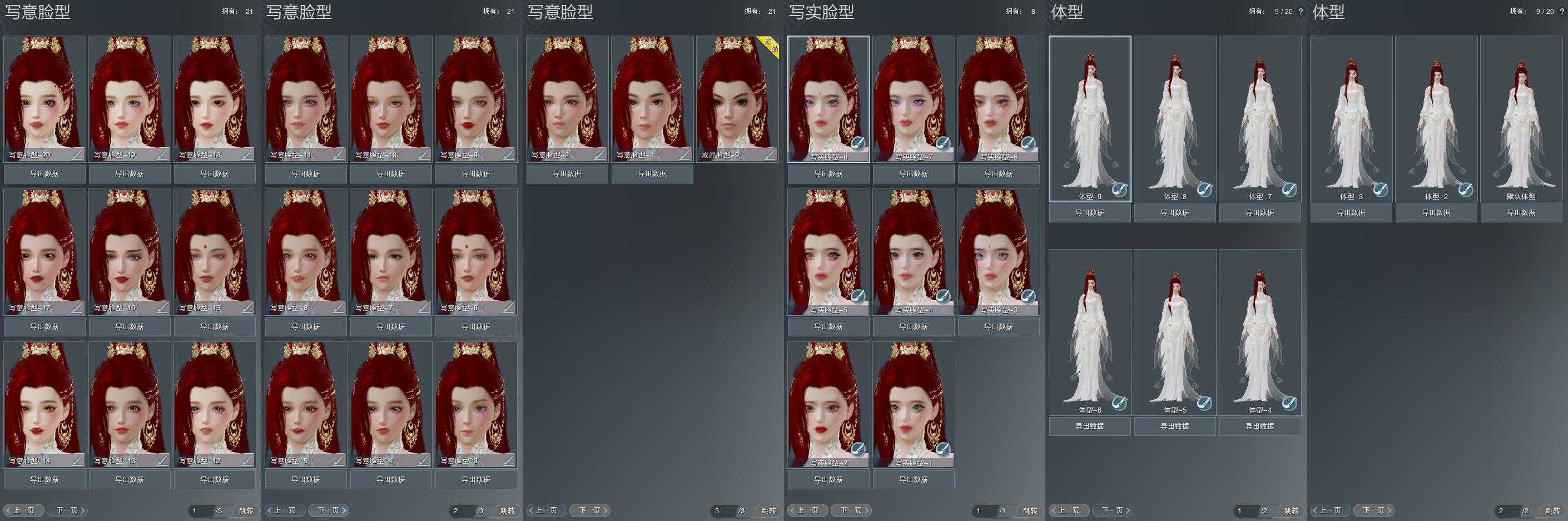Click 跳转 in the 写实脸型 panel

(1029, 510)
